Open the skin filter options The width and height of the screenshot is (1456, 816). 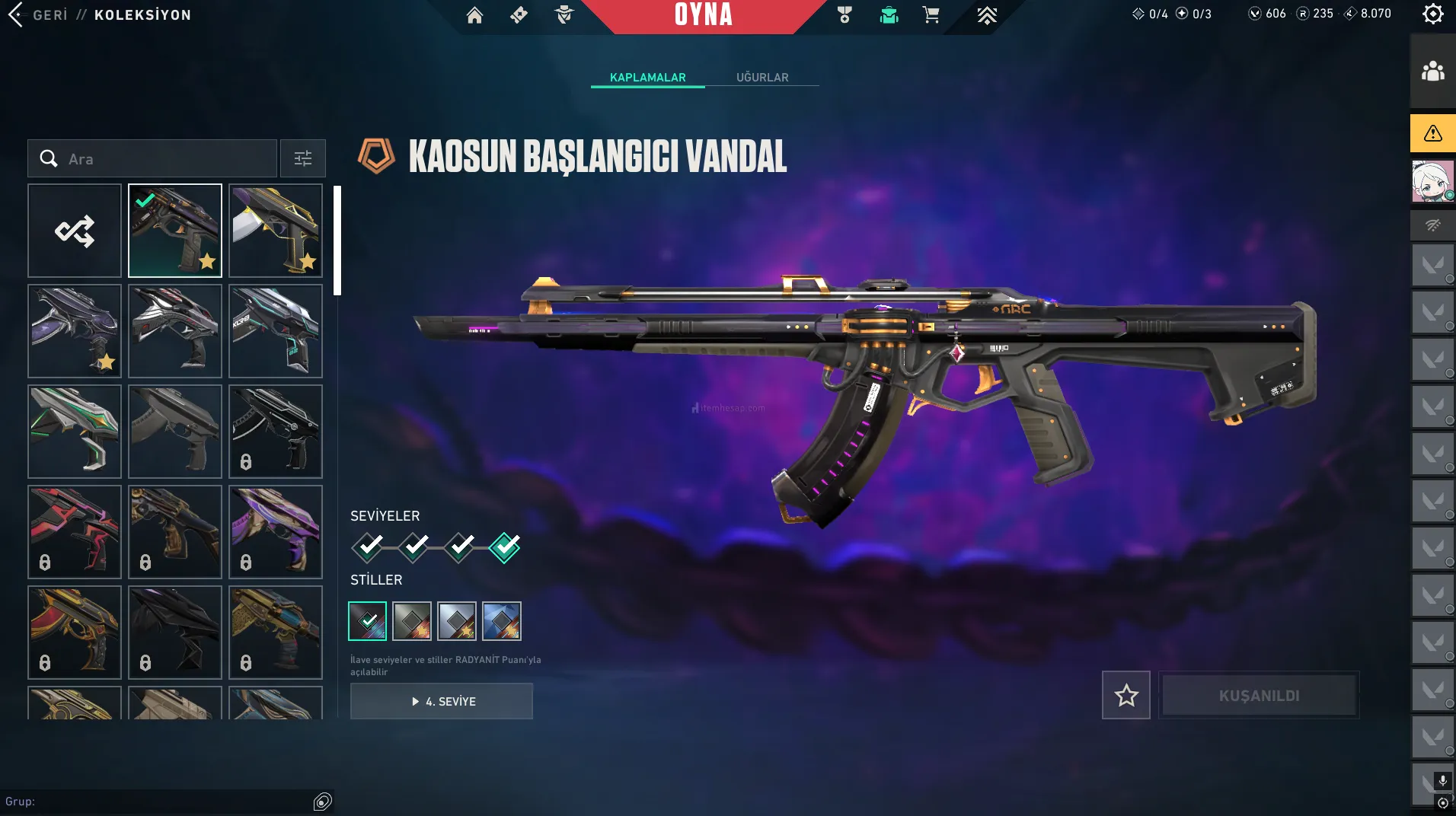[303, 158]
